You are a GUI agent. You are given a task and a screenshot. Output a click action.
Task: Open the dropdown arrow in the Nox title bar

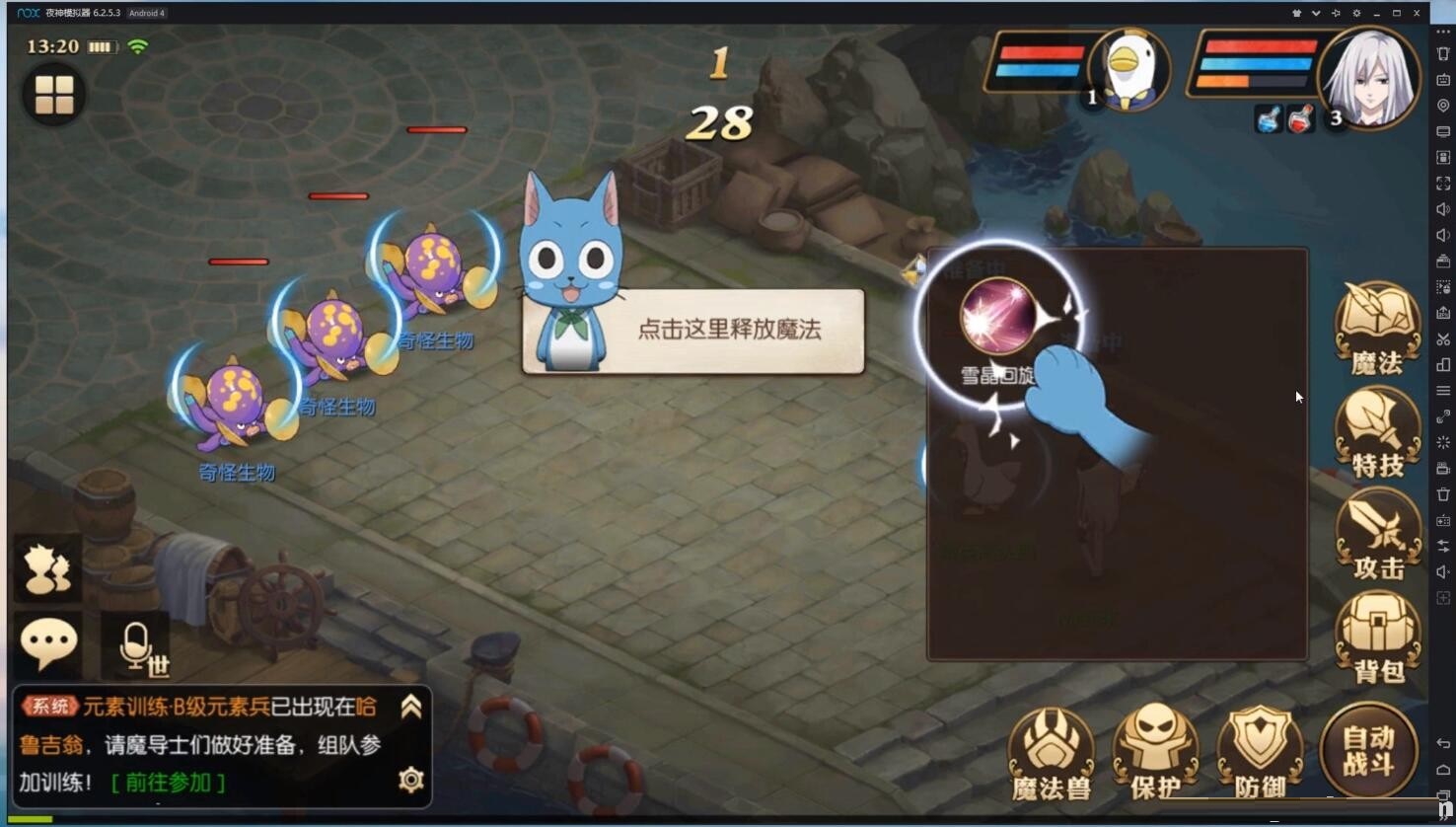point(1316,13)
